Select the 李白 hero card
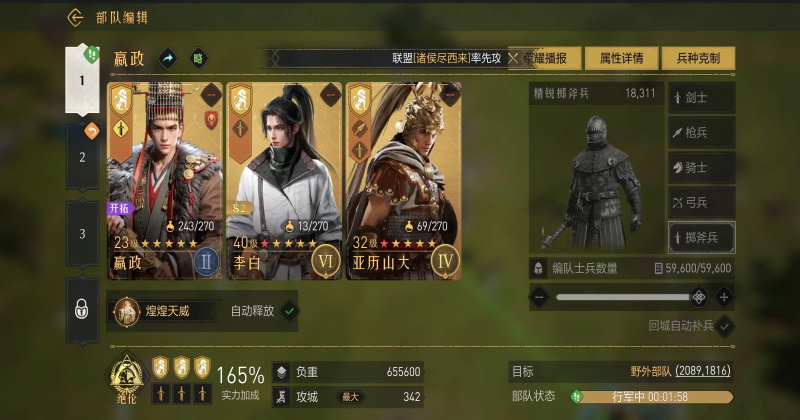This screenshot has height=420, width=800. coord(284,180)
